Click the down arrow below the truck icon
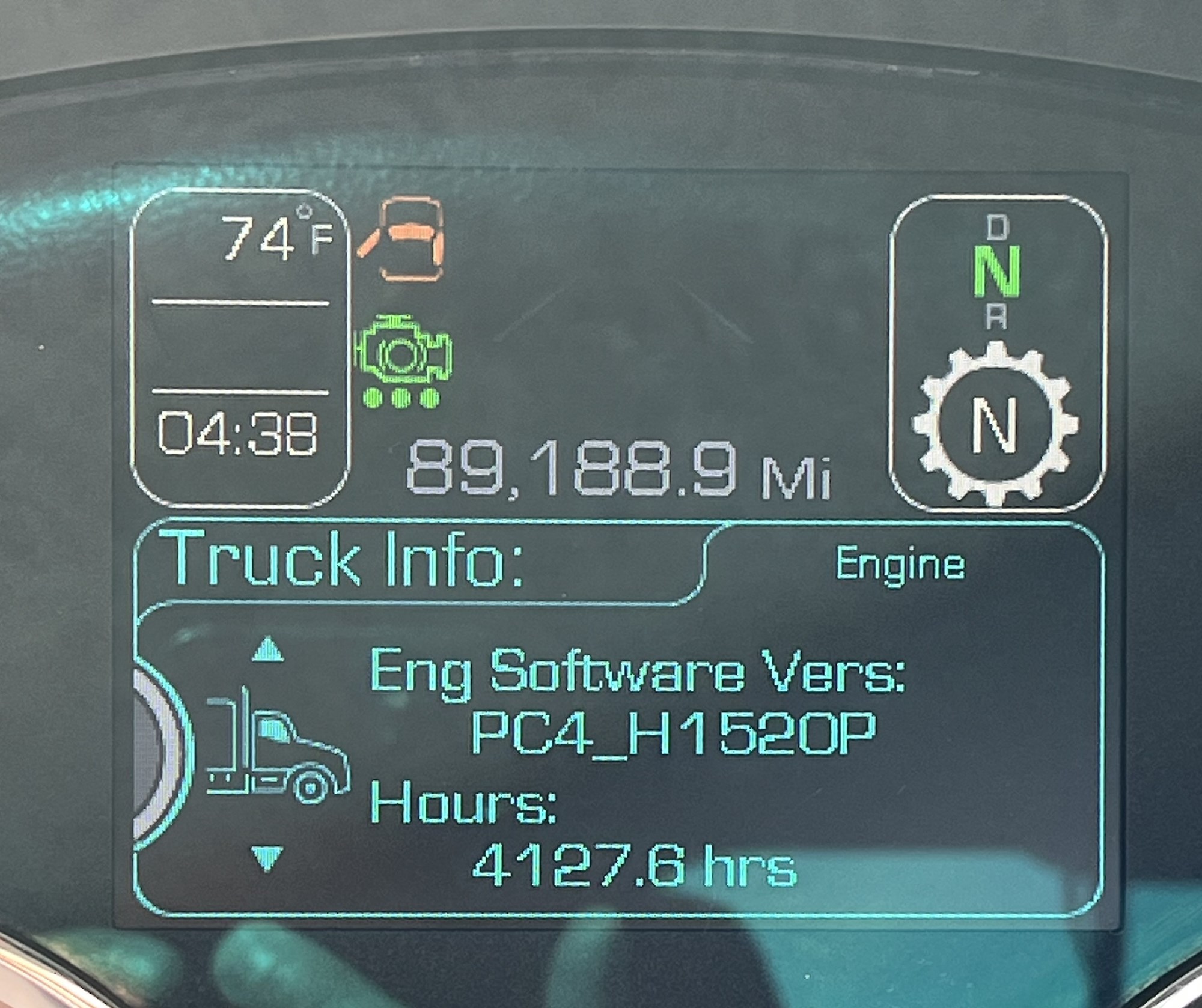The width and height of the screenshot is (1202, 1008). tap(267, 858)
